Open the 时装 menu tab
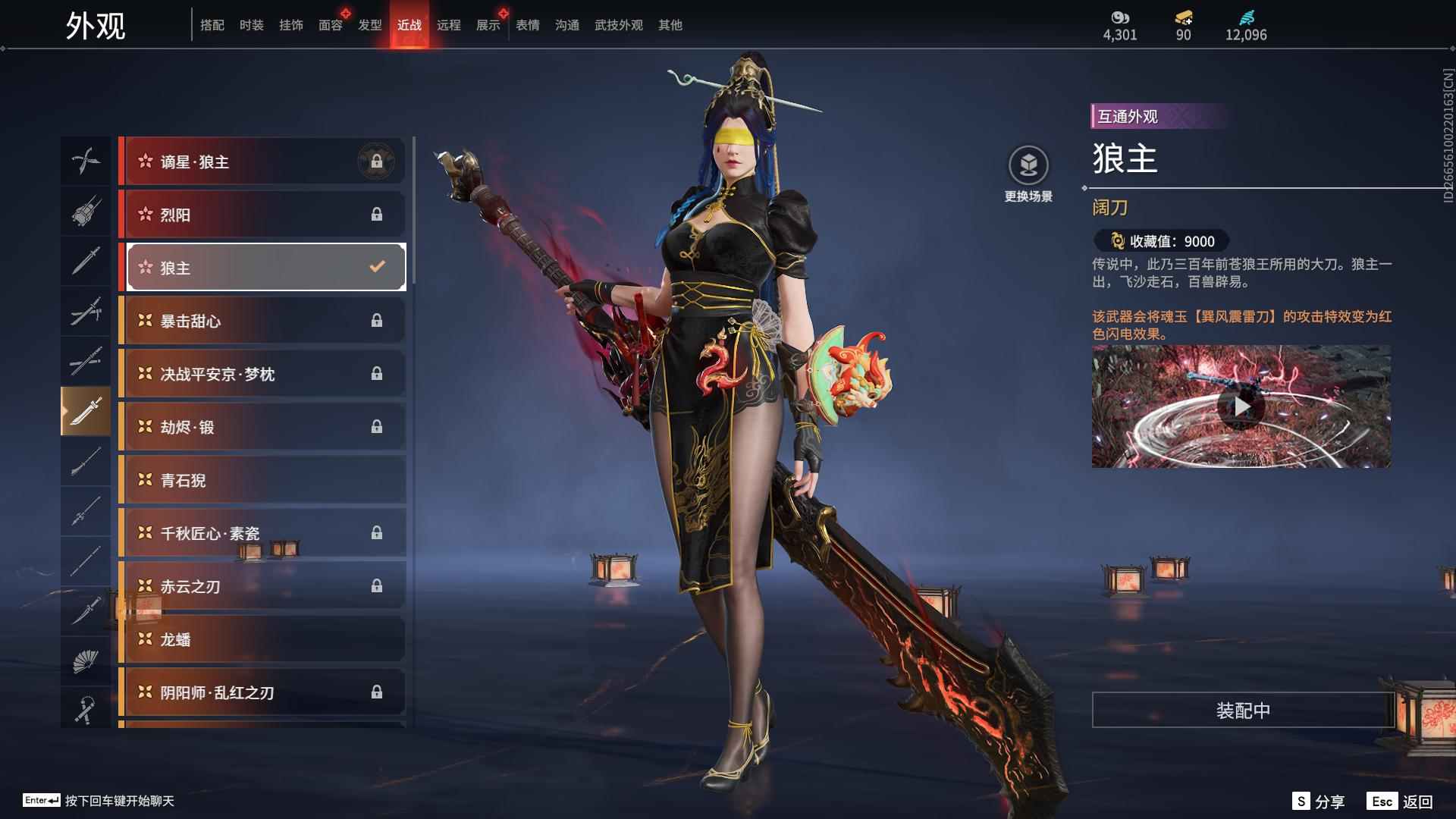Viewport: 1456px width, 819px height. (251, 24)
